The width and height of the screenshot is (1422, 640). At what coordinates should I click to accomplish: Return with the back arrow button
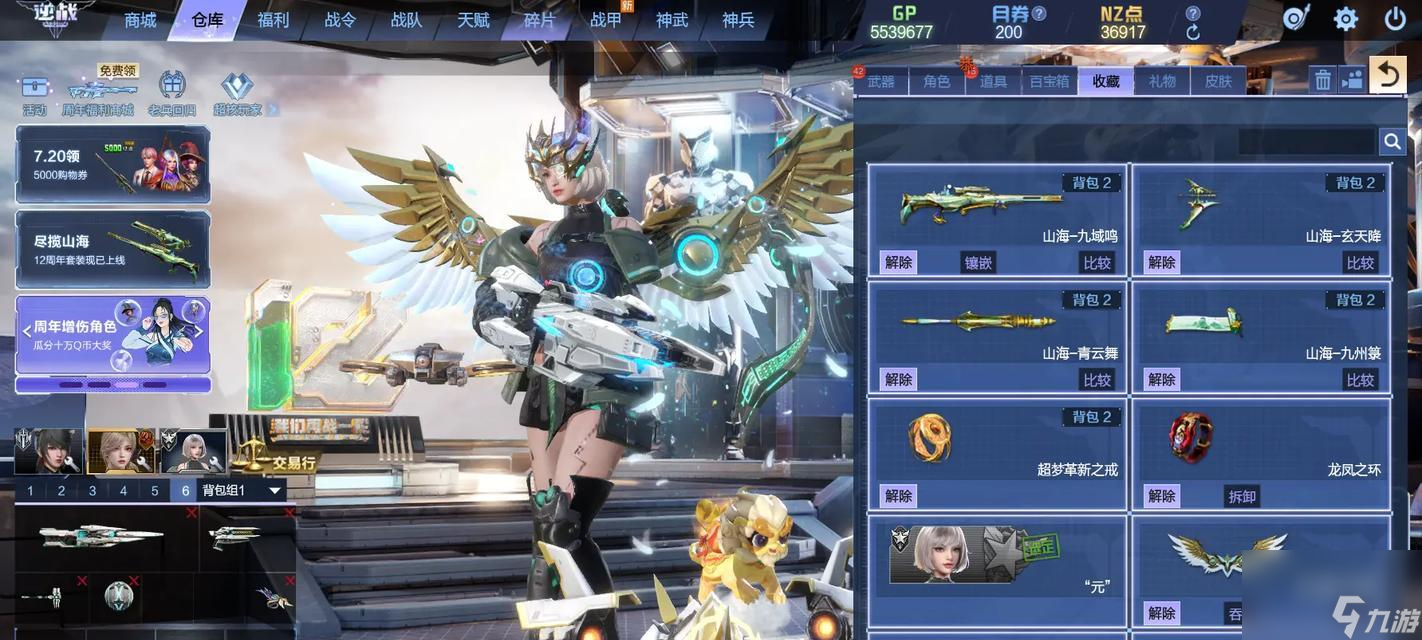point(1387,75)
